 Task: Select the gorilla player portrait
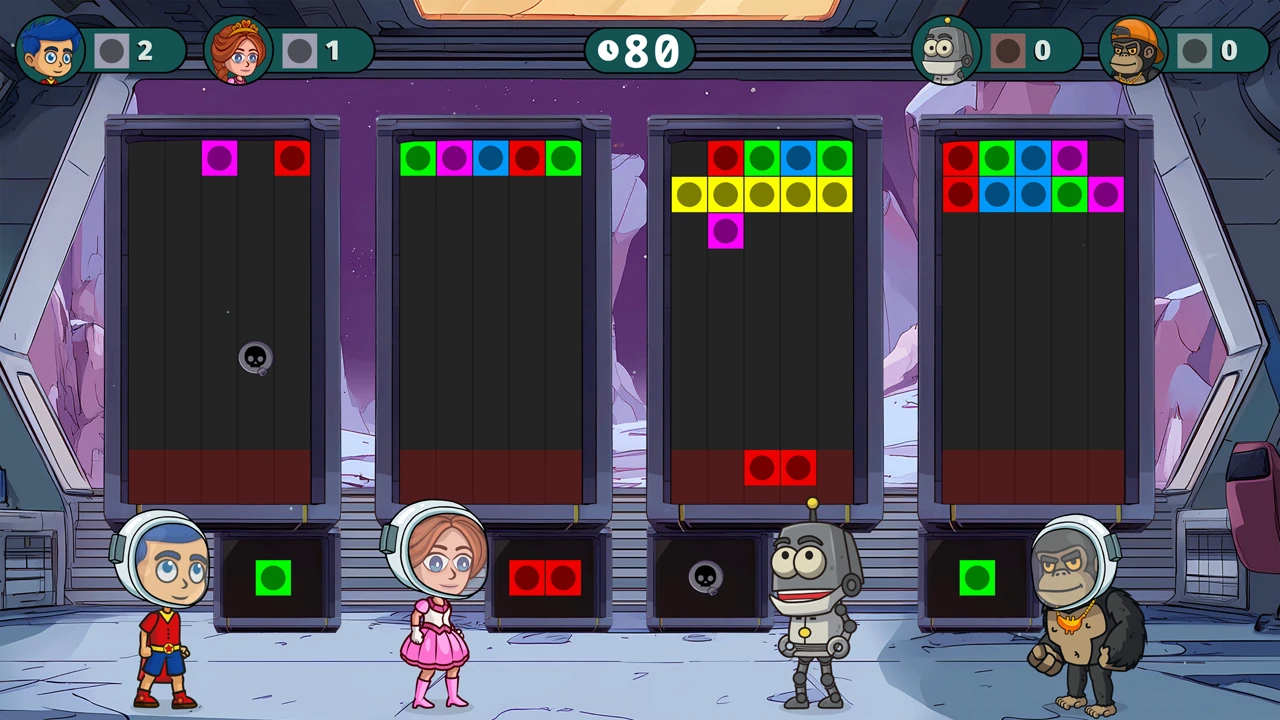(1134, 50)
